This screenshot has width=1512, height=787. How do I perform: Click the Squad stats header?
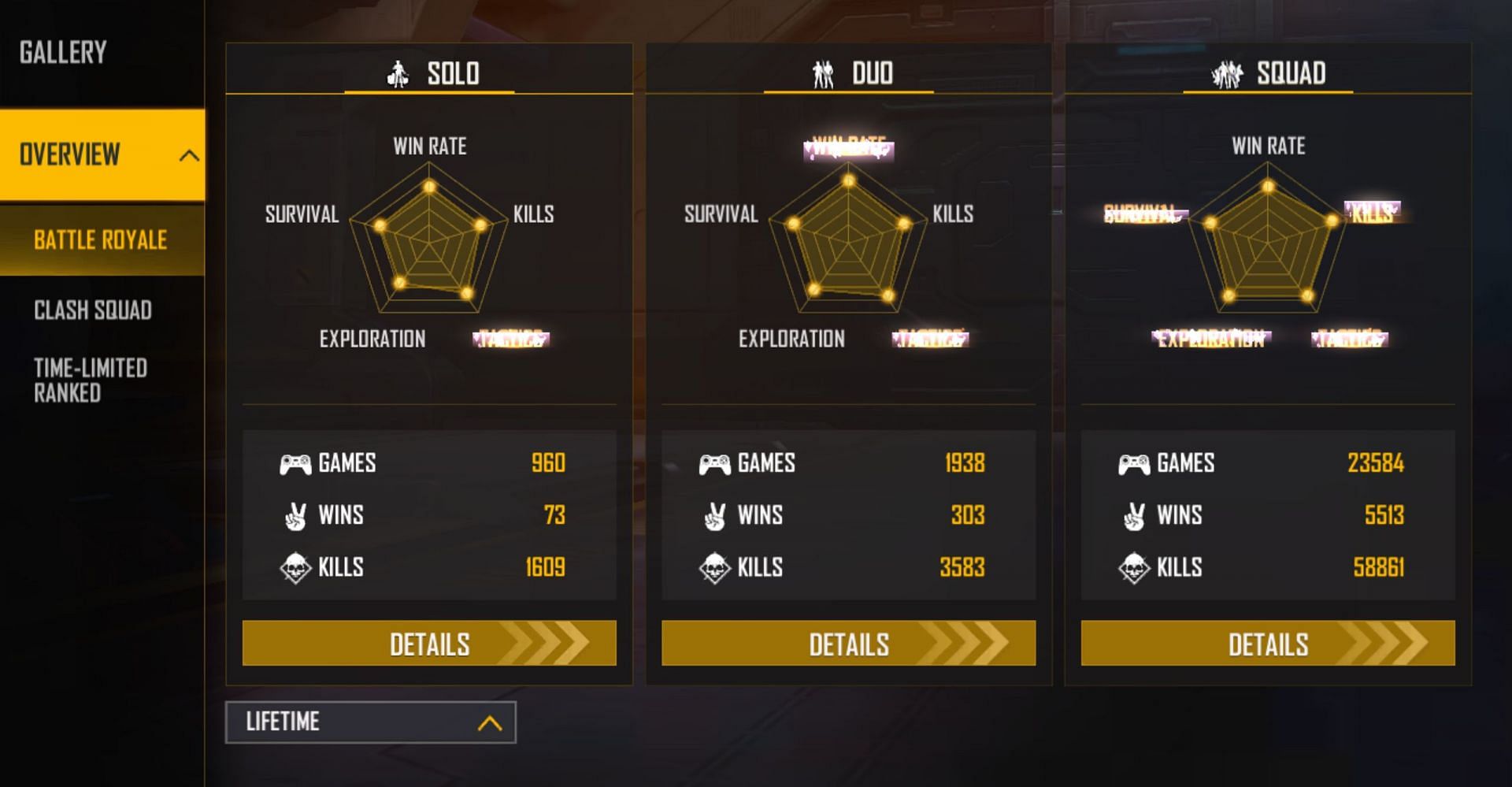[x=1268, y=73]
